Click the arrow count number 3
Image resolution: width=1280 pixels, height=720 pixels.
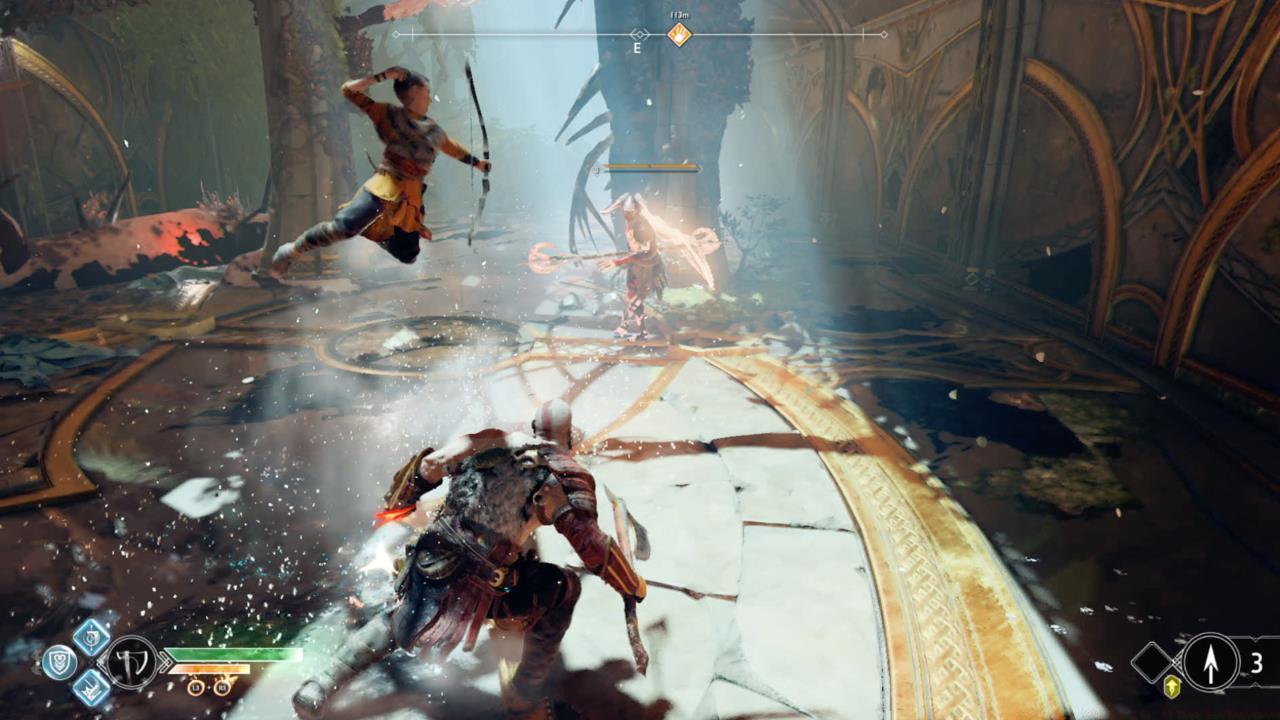coord(1257,661)
